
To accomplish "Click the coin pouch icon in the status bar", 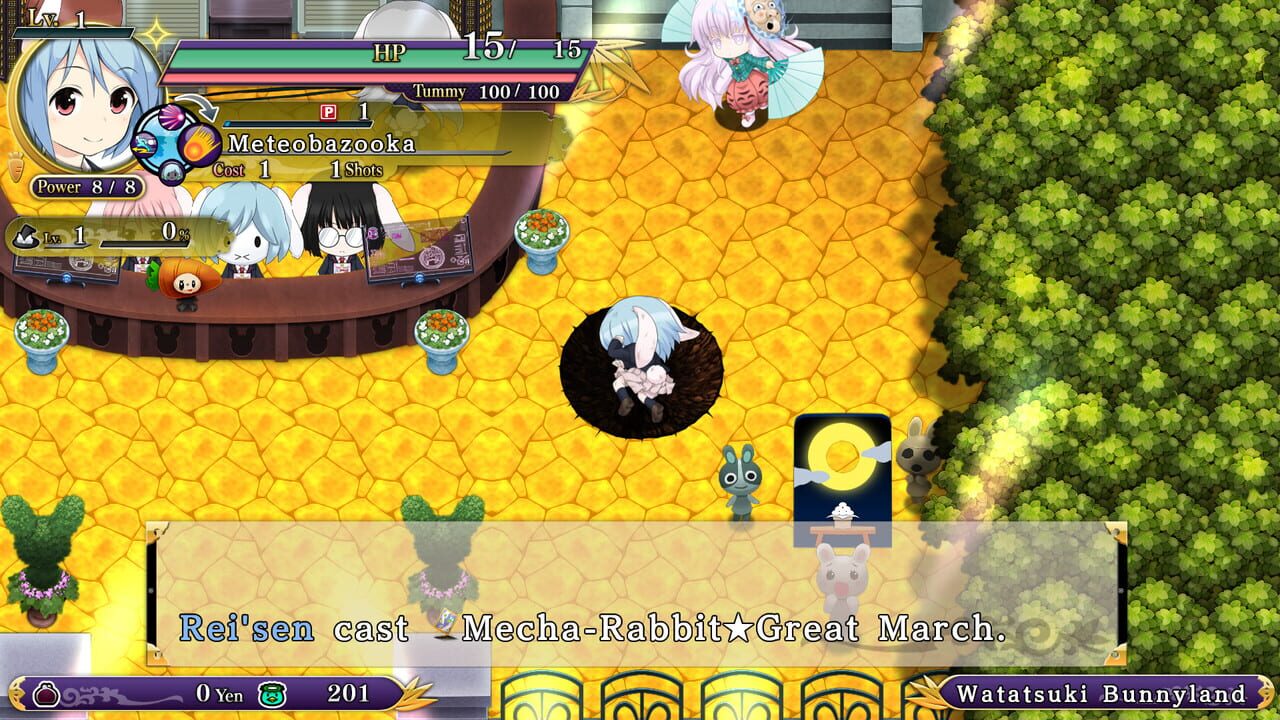I will click(44, 692).
